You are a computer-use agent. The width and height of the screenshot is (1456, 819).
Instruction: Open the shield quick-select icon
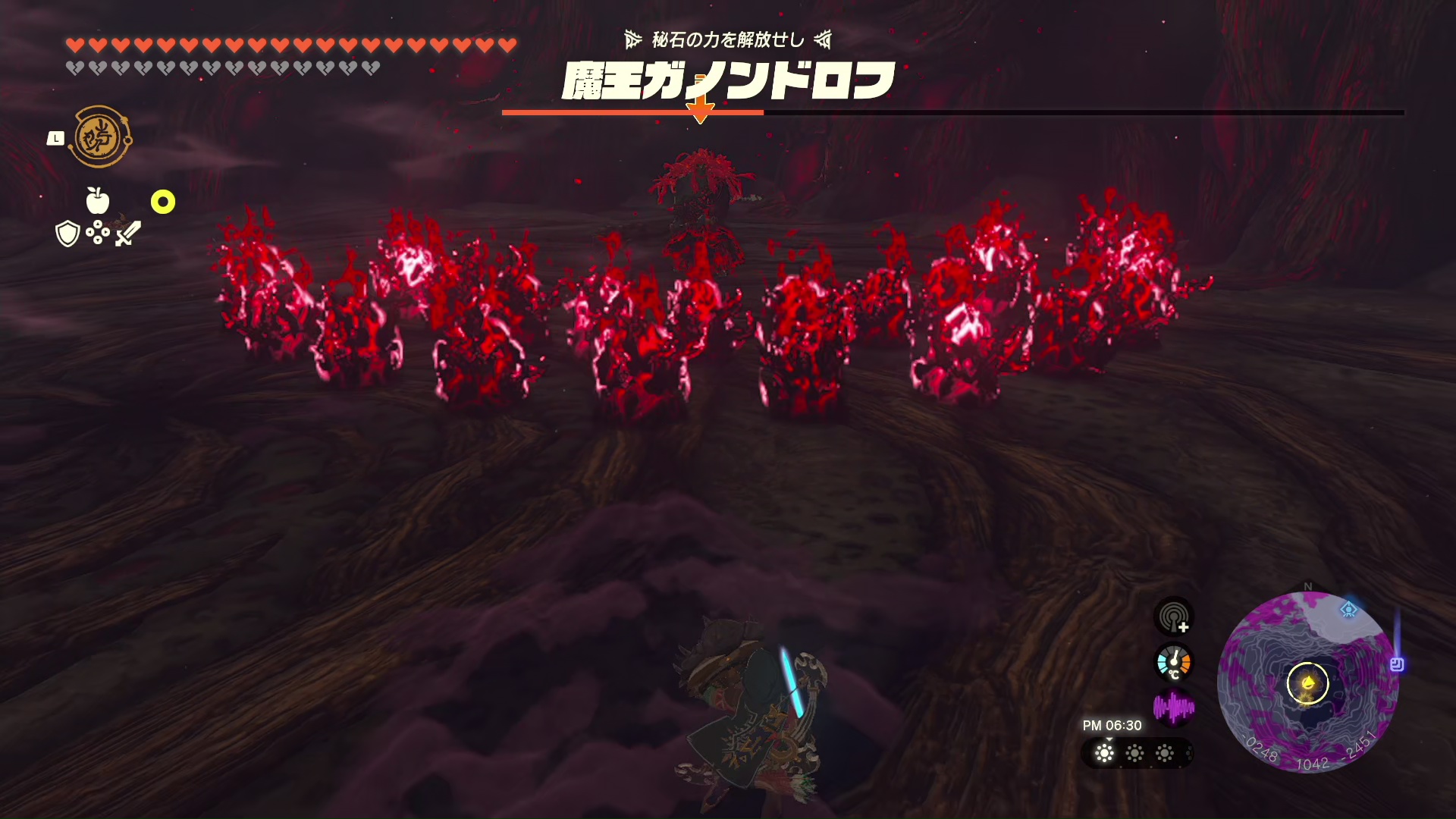point(68,234)
